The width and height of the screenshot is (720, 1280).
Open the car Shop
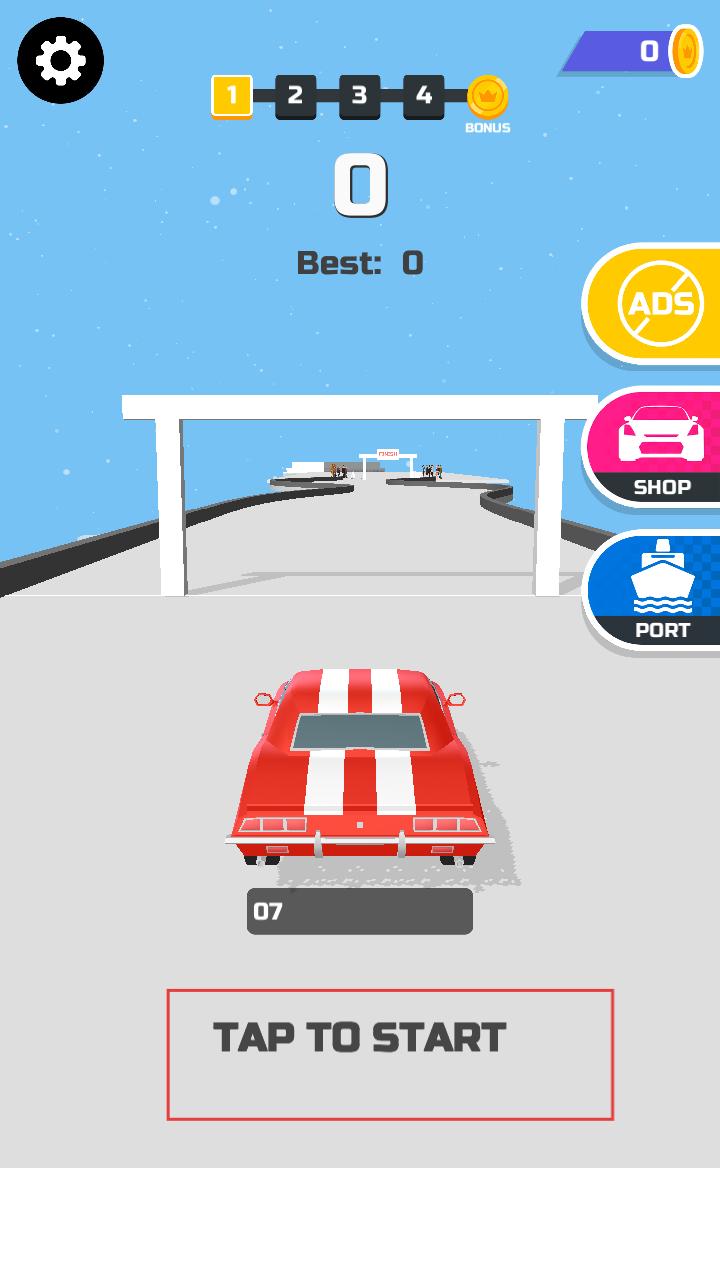click(660, 448)
